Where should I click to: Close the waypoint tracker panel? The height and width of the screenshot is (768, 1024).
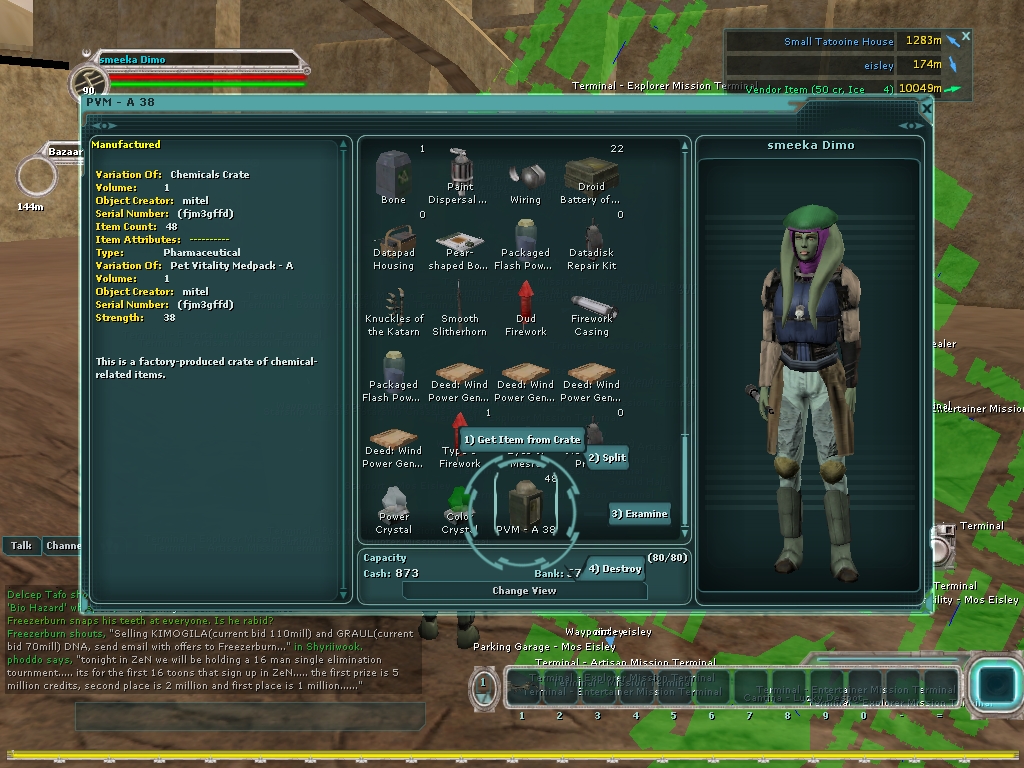[x=966, y=37]
